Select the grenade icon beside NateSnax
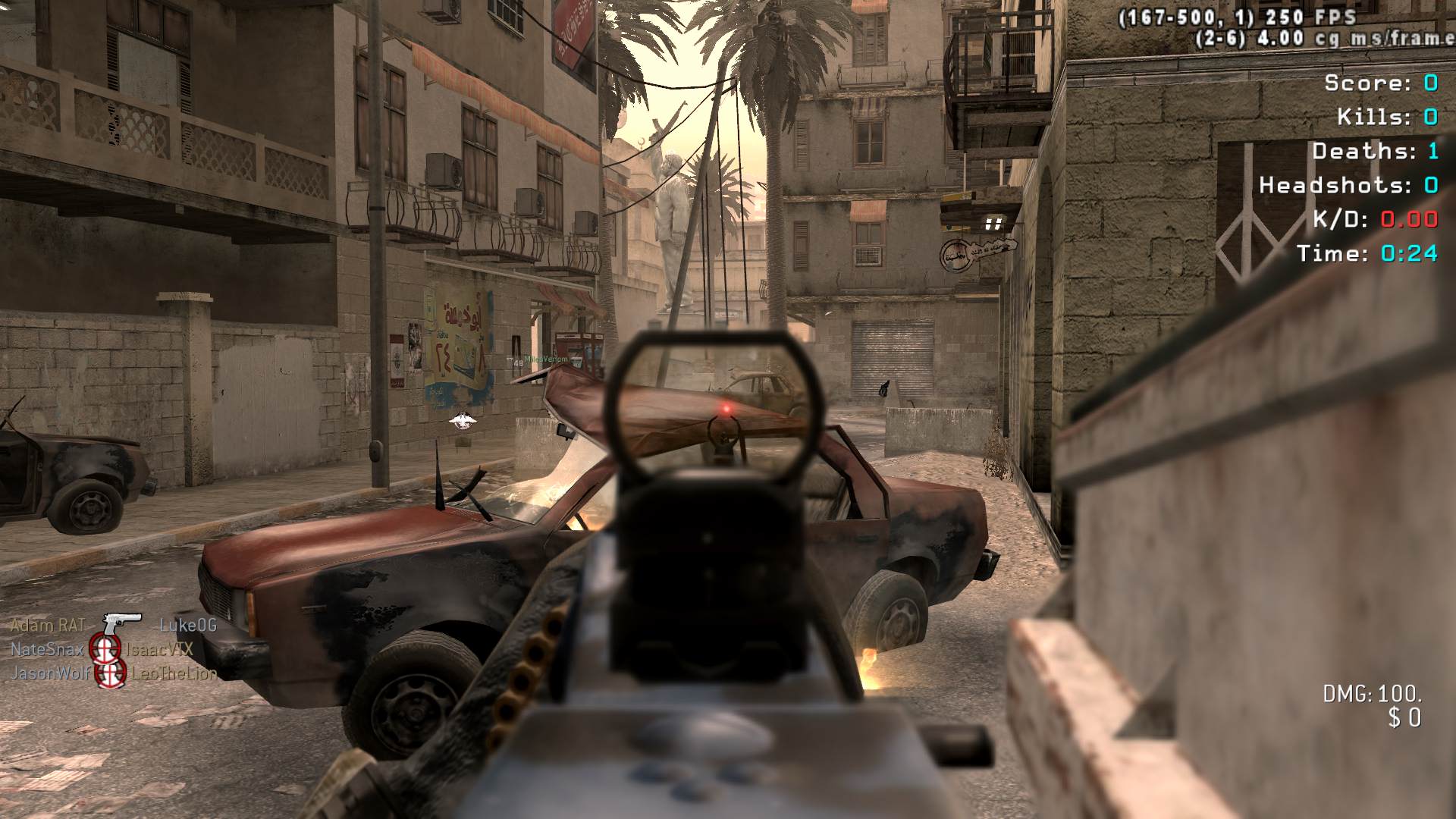The image size is (1456, 819). [x=105, y=648]
